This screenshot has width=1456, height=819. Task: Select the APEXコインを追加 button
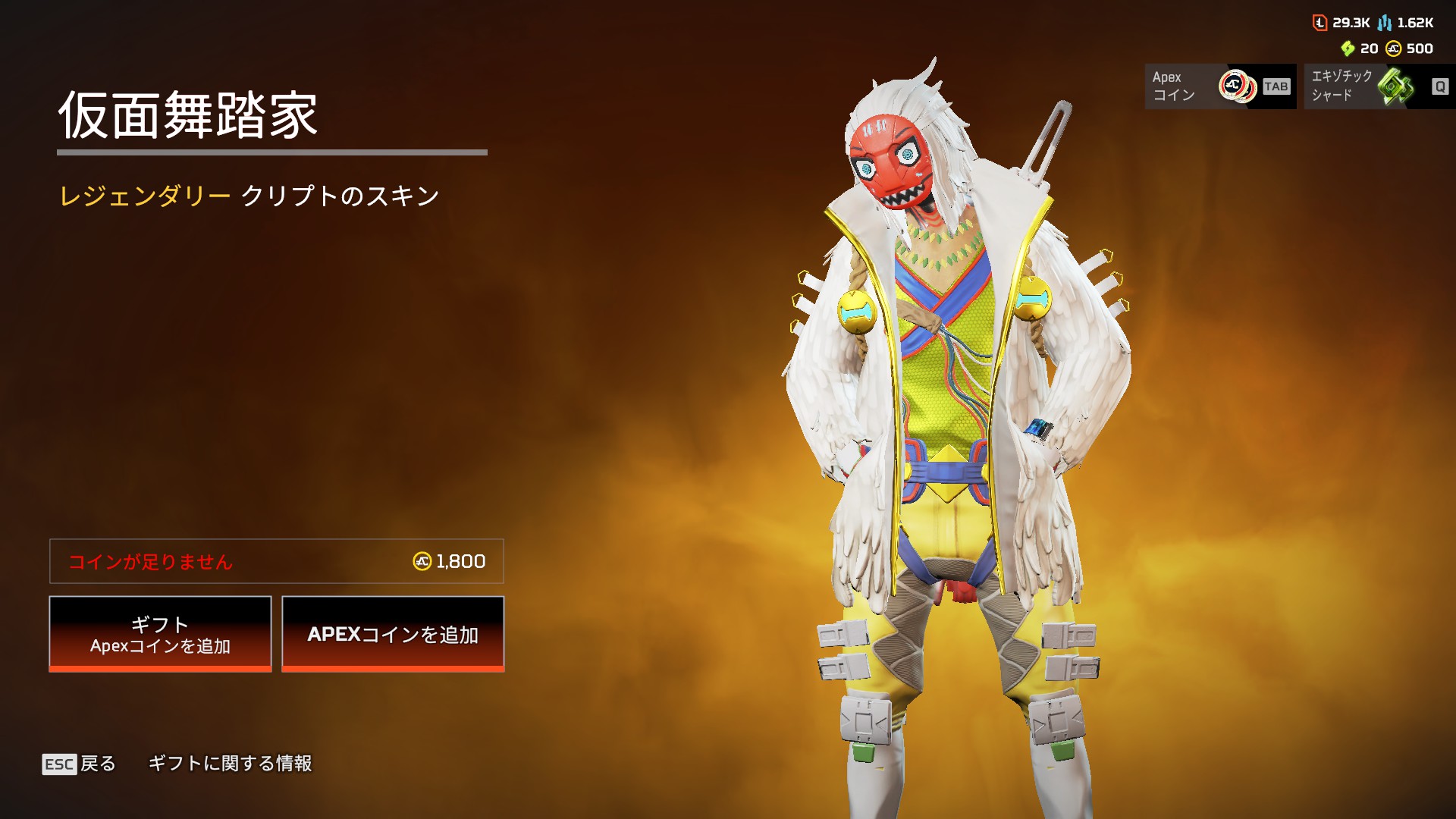coord(393,634)
